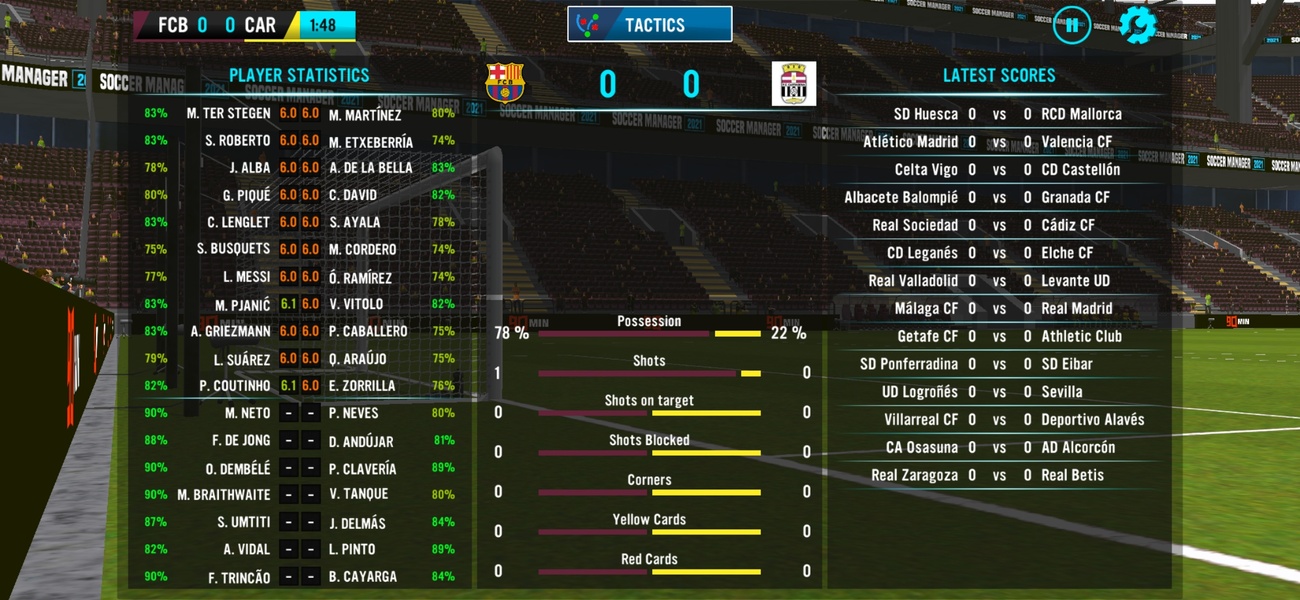This screenshot has height=600, width=1300.
Task: Pick A. Griezmann from the lineup
Action: [230, 331]
